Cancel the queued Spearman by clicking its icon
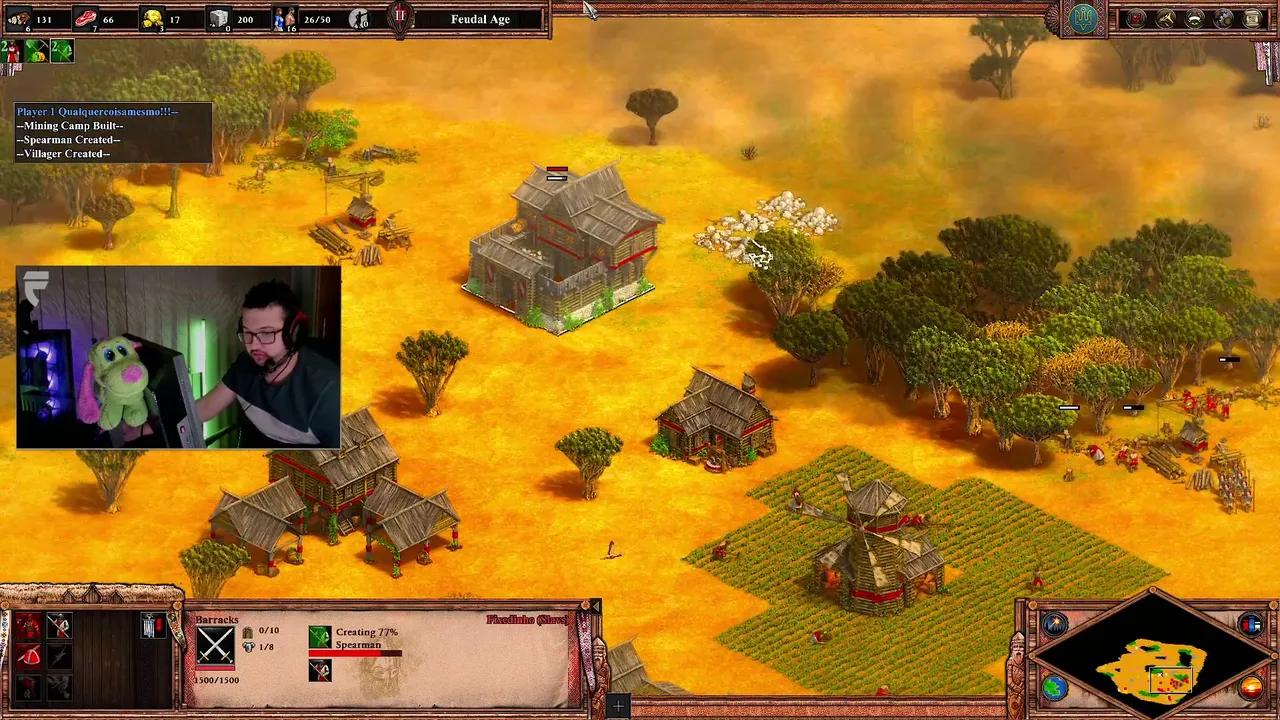 point(320,671)
